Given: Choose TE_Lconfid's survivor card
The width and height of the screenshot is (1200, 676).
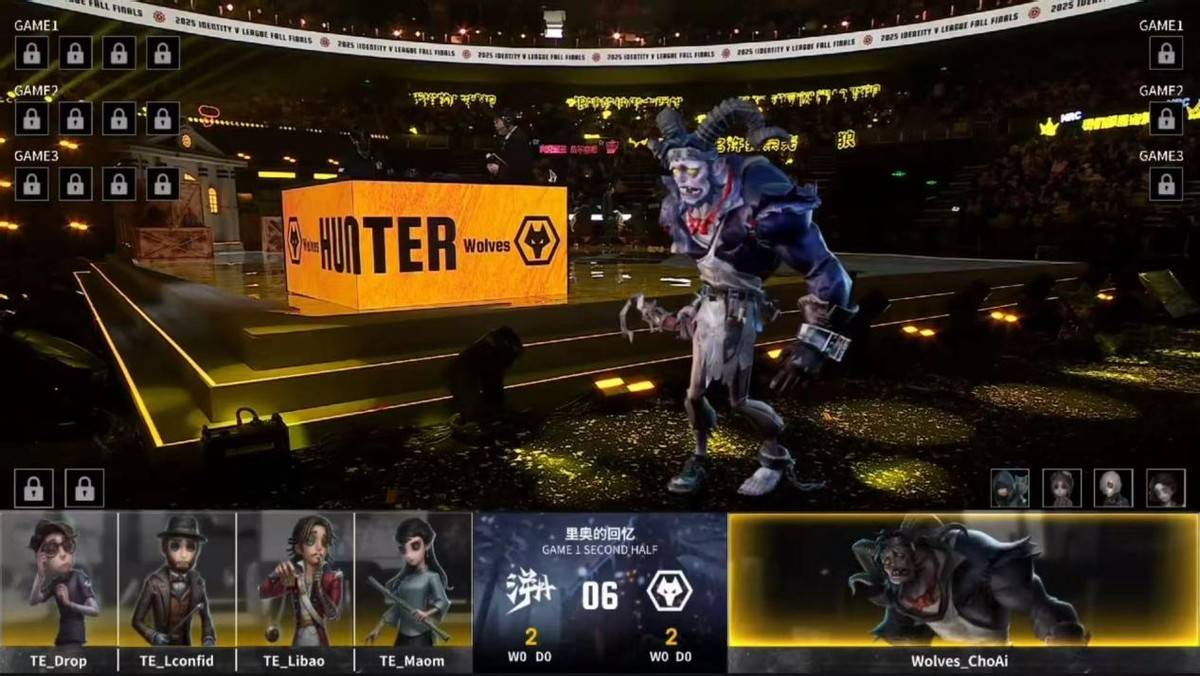Looking at the screenshot, I should 177,580.
